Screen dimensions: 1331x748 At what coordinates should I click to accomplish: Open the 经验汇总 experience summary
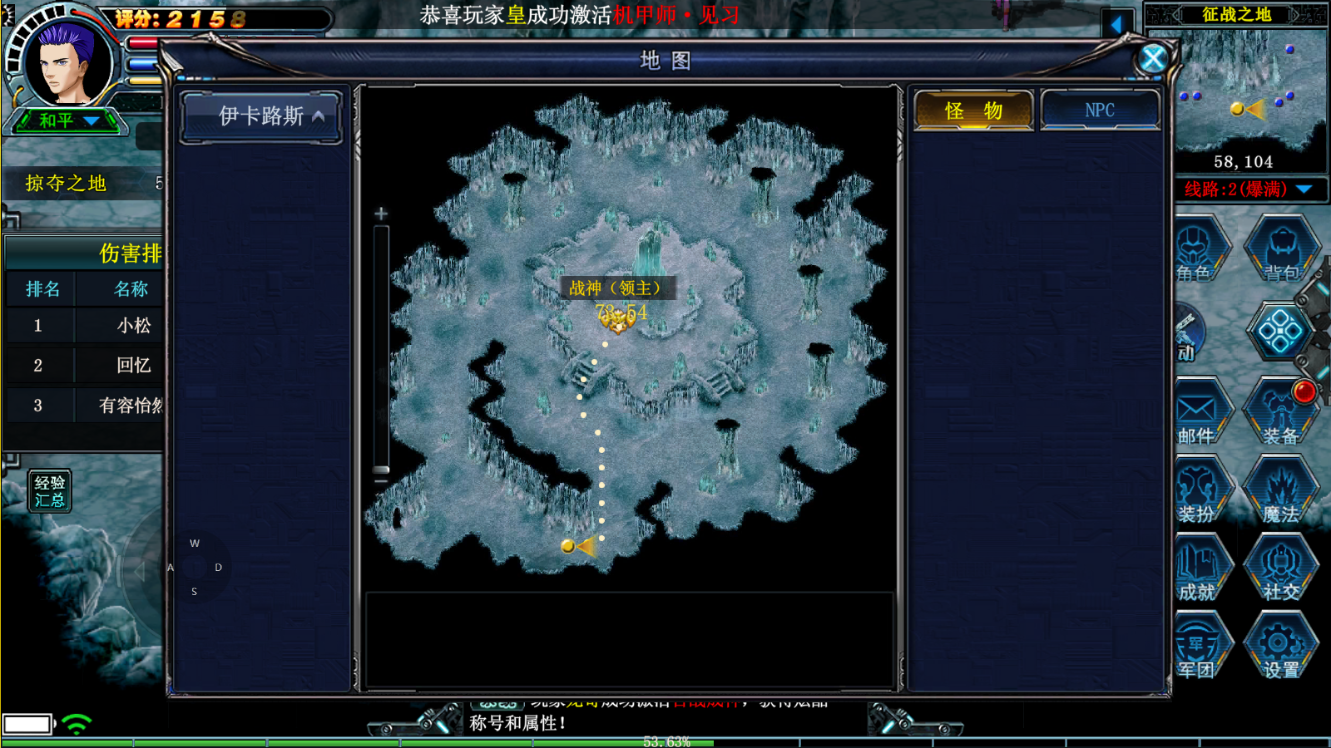(49, 491)
